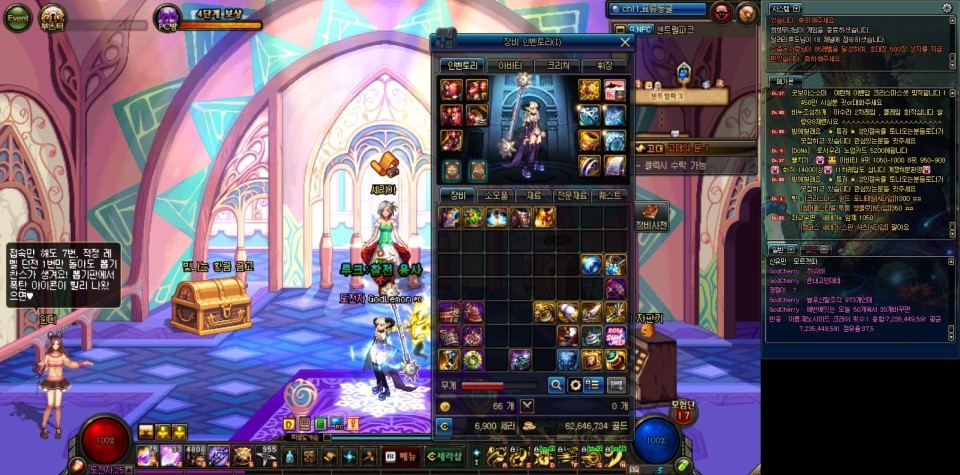This screenshot has height=475, width=960.
Task: Click the red monster face icon
Action: pyautogui.click(x=721, y=11)
